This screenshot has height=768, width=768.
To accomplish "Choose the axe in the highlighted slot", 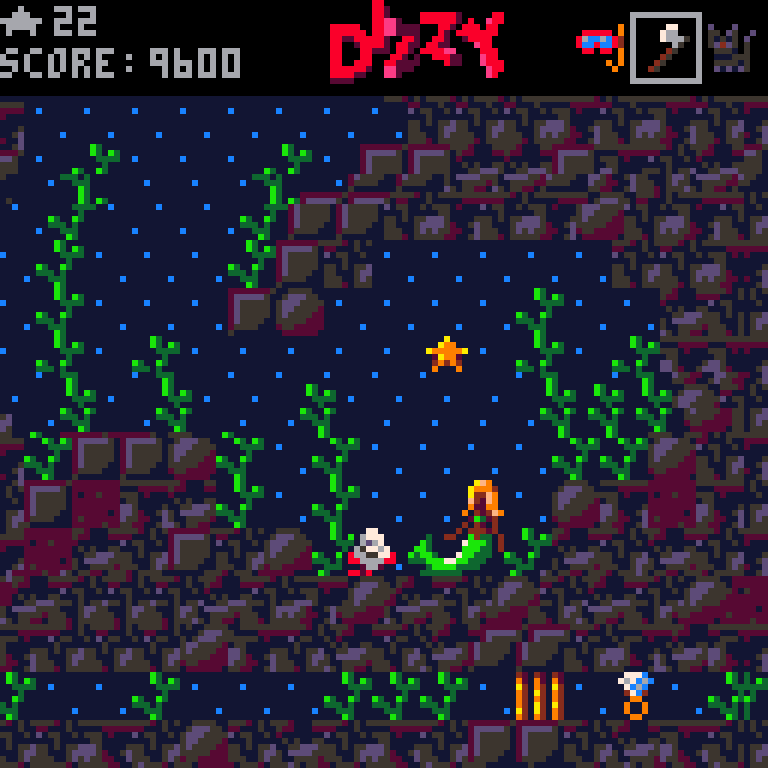I will click(665, 47).
